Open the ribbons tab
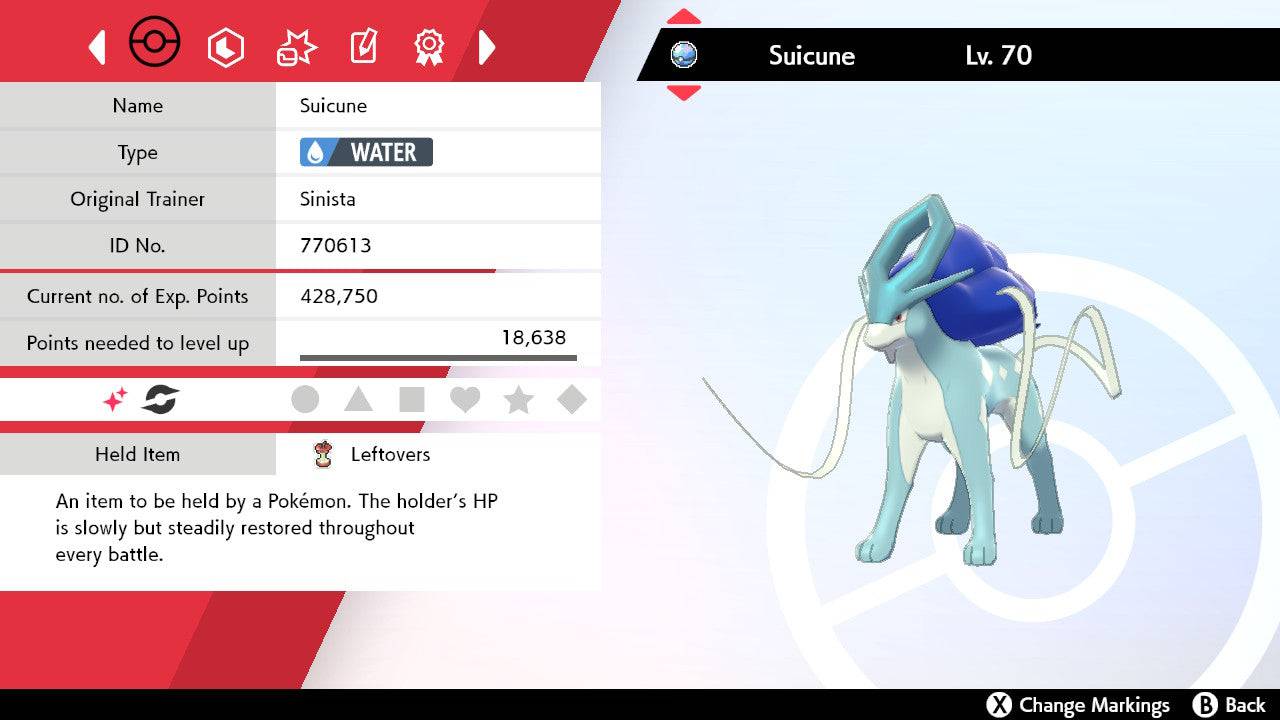Screen dimensions: 1280x720 (429, 46)
